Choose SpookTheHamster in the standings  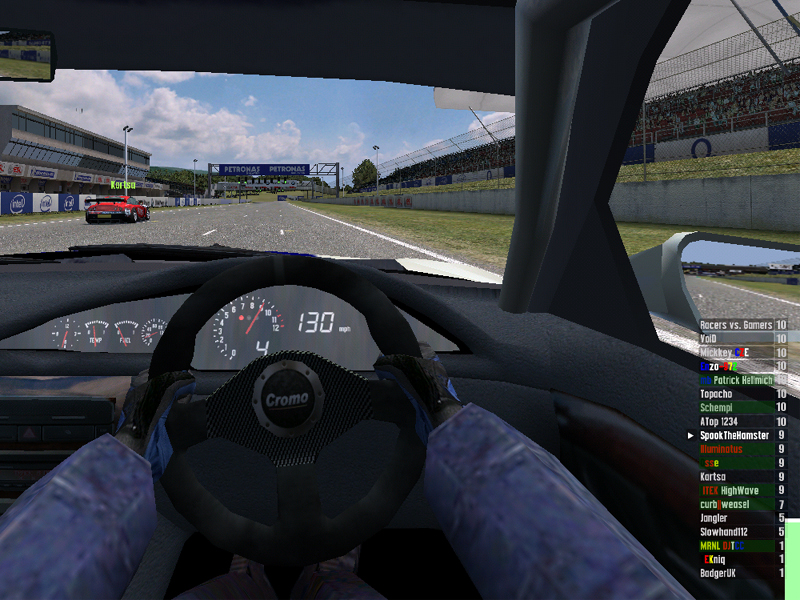tap(742, 436)
